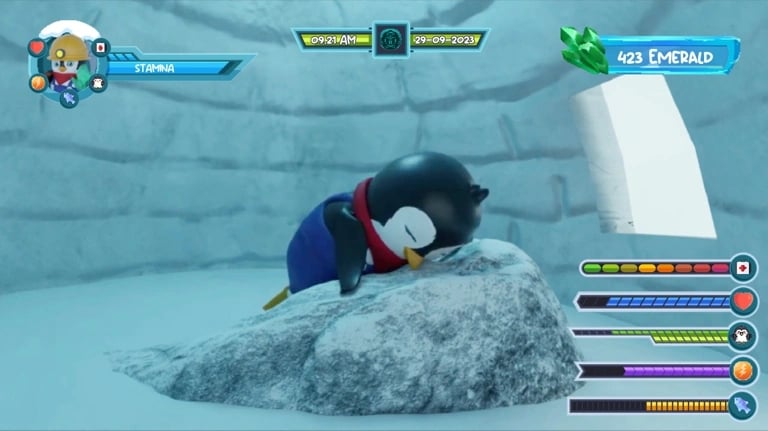Click the penguin icon ending the green bar
The width and height of the screenshot is (768, 431).
tap(743, 336)
